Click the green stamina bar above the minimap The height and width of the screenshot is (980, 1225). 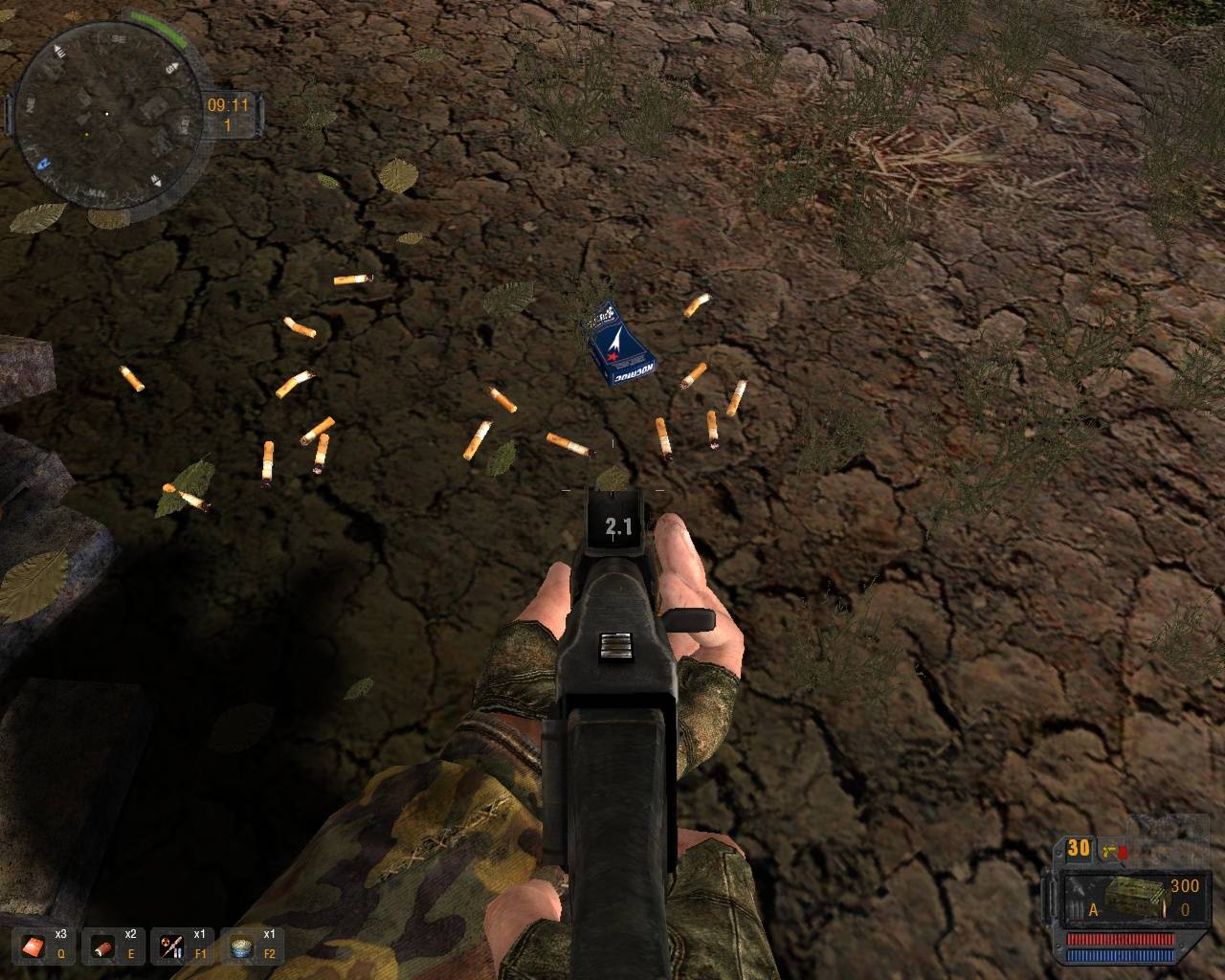(157, 21)
